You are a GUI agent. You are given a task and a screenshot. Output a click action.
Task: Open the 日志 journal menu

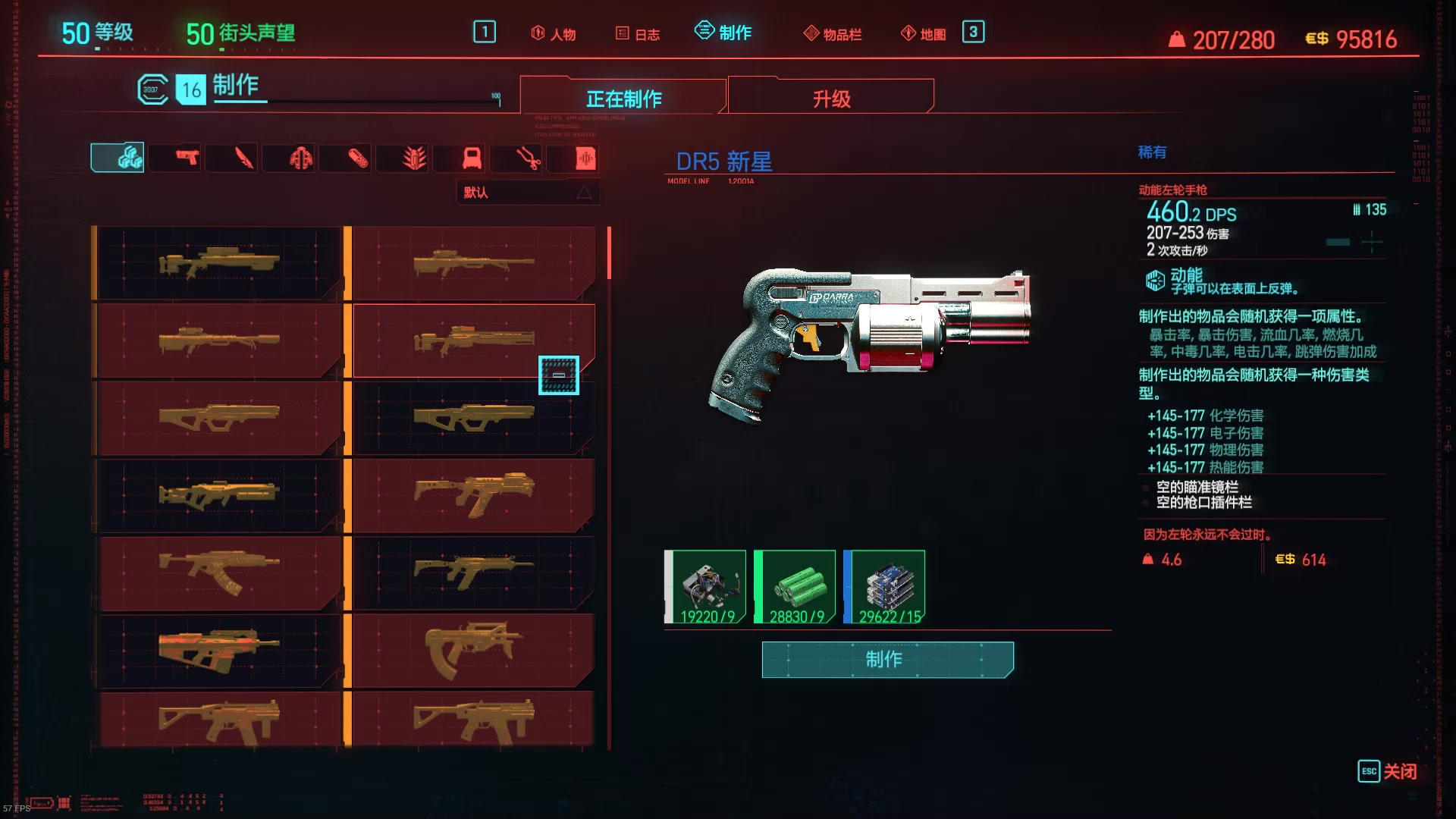[638, 34]
